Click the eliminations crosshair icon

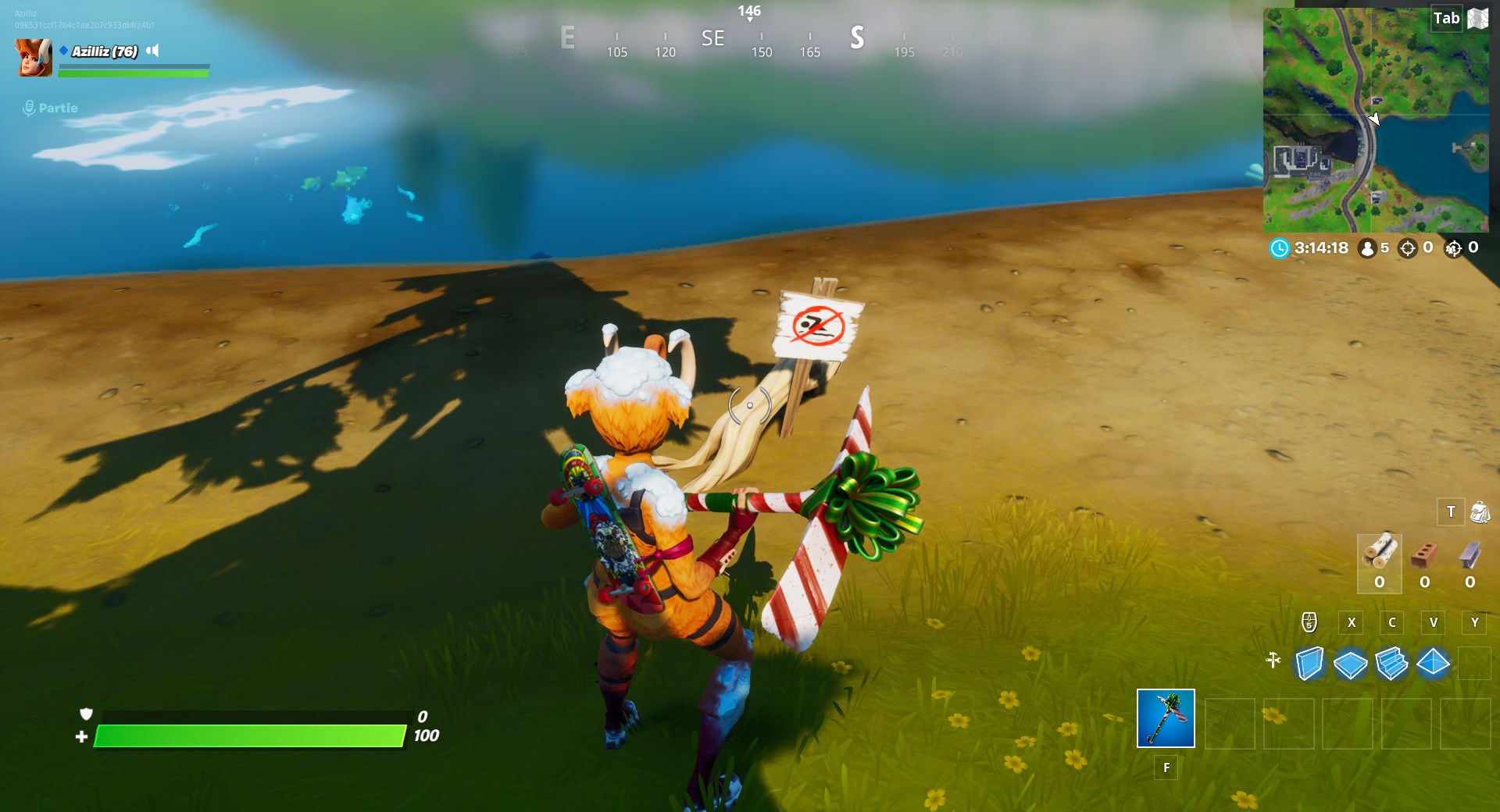pos(1409,248)
